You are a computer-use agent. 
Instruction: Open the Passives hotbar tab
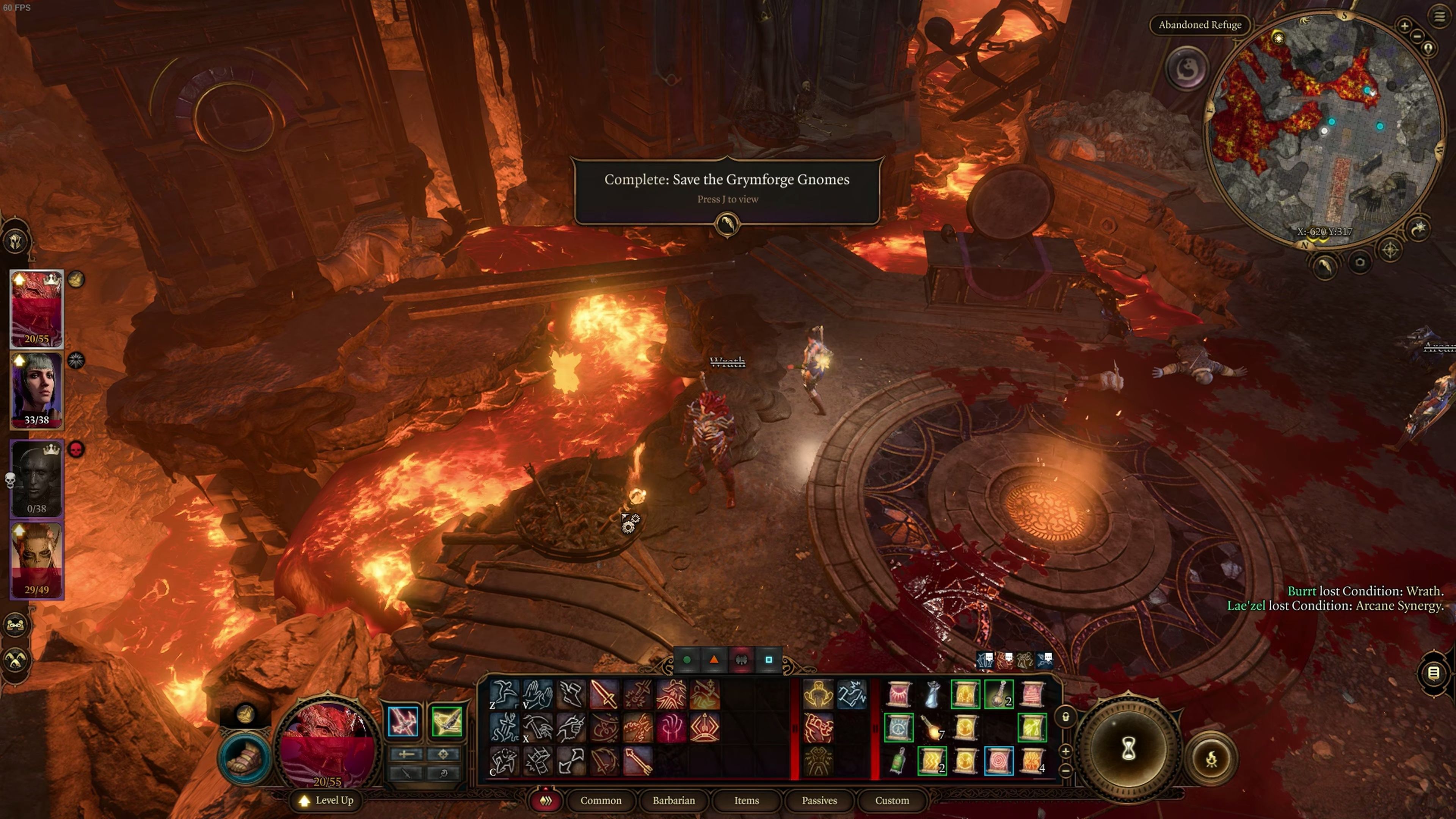click(x=819, y=800)
